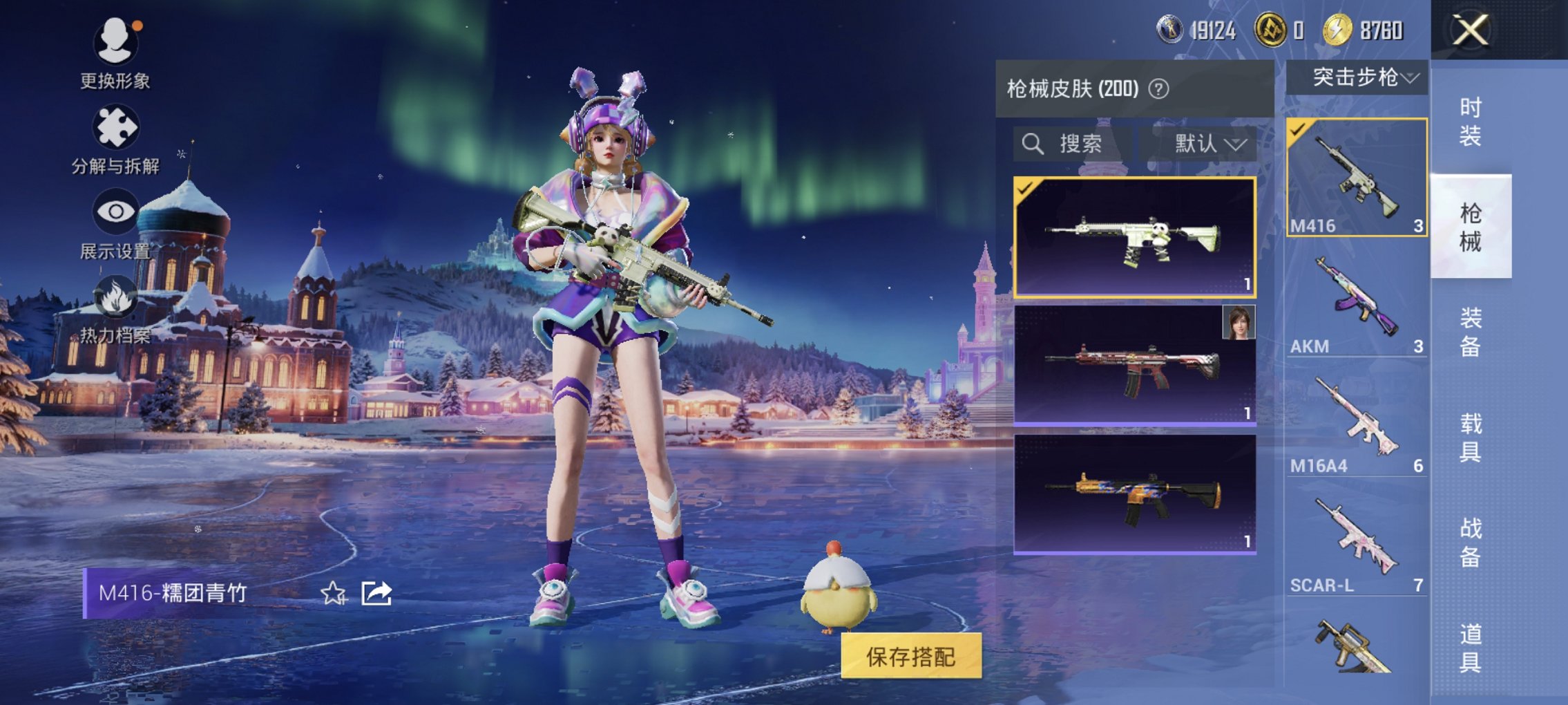This screenshot has width=1568, height=705.
Task: Select the 分解与拆解 dismantle icon
Action: coord(117,128)
